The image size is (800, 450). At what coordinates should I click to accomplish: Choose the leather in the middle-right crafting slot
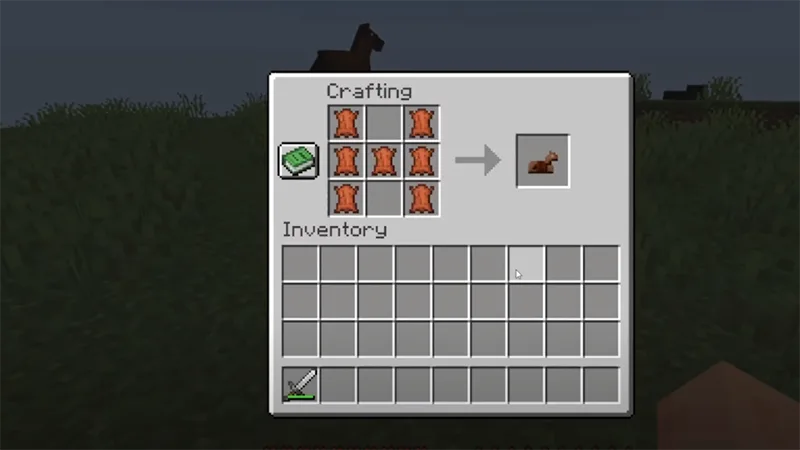point(422,160)
